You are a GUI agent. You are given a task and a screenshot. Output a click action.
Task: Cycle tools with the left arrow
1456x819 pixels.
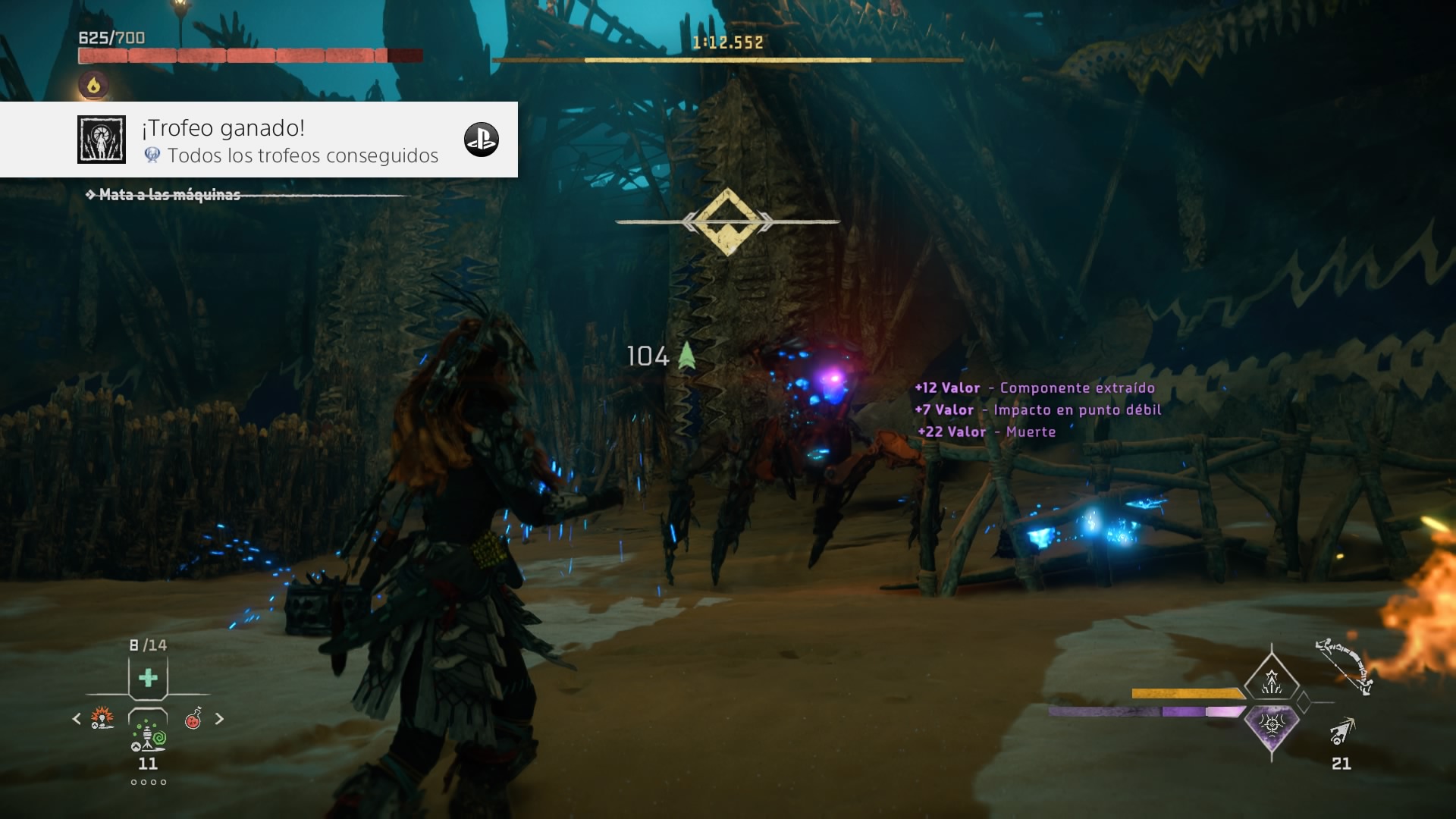(x=77, y=718)
